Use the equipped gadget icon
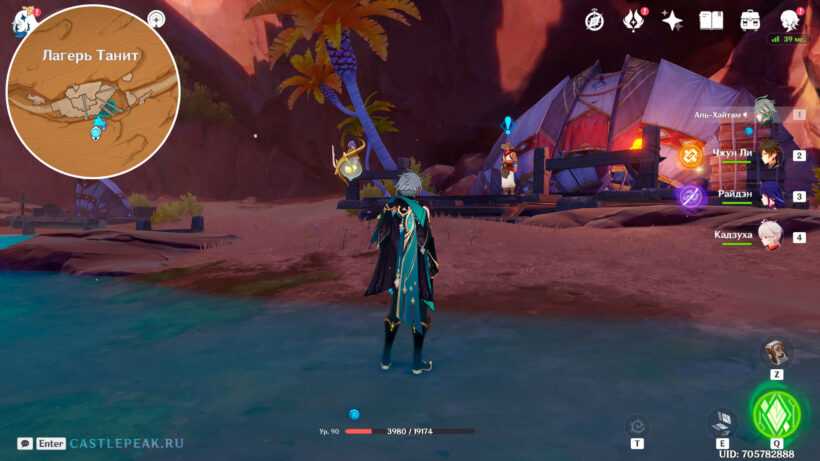 [x=776, y=351]
